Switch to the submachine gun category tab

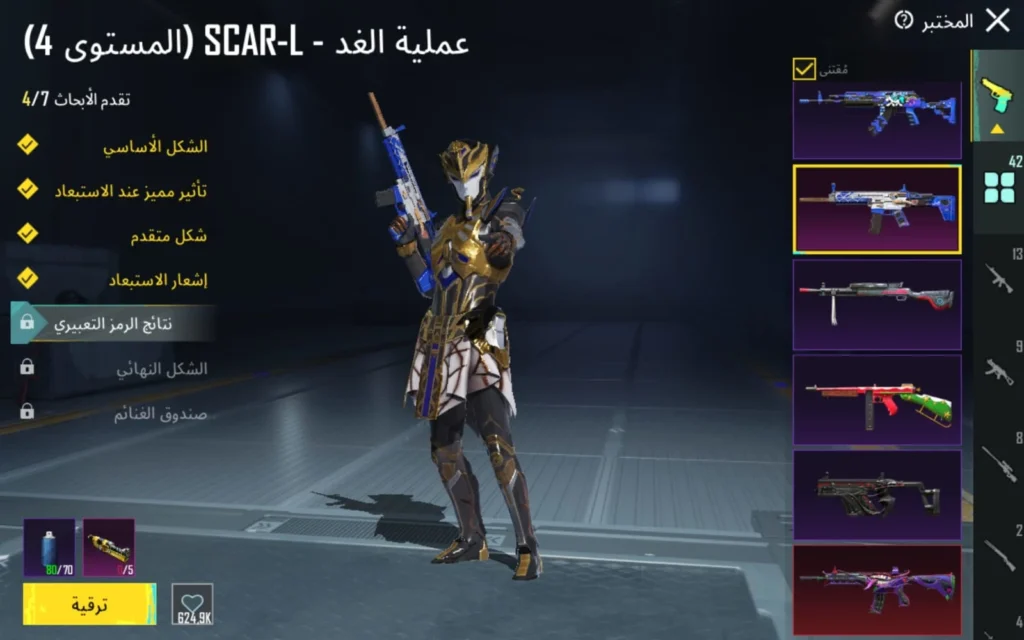[999, 372]
